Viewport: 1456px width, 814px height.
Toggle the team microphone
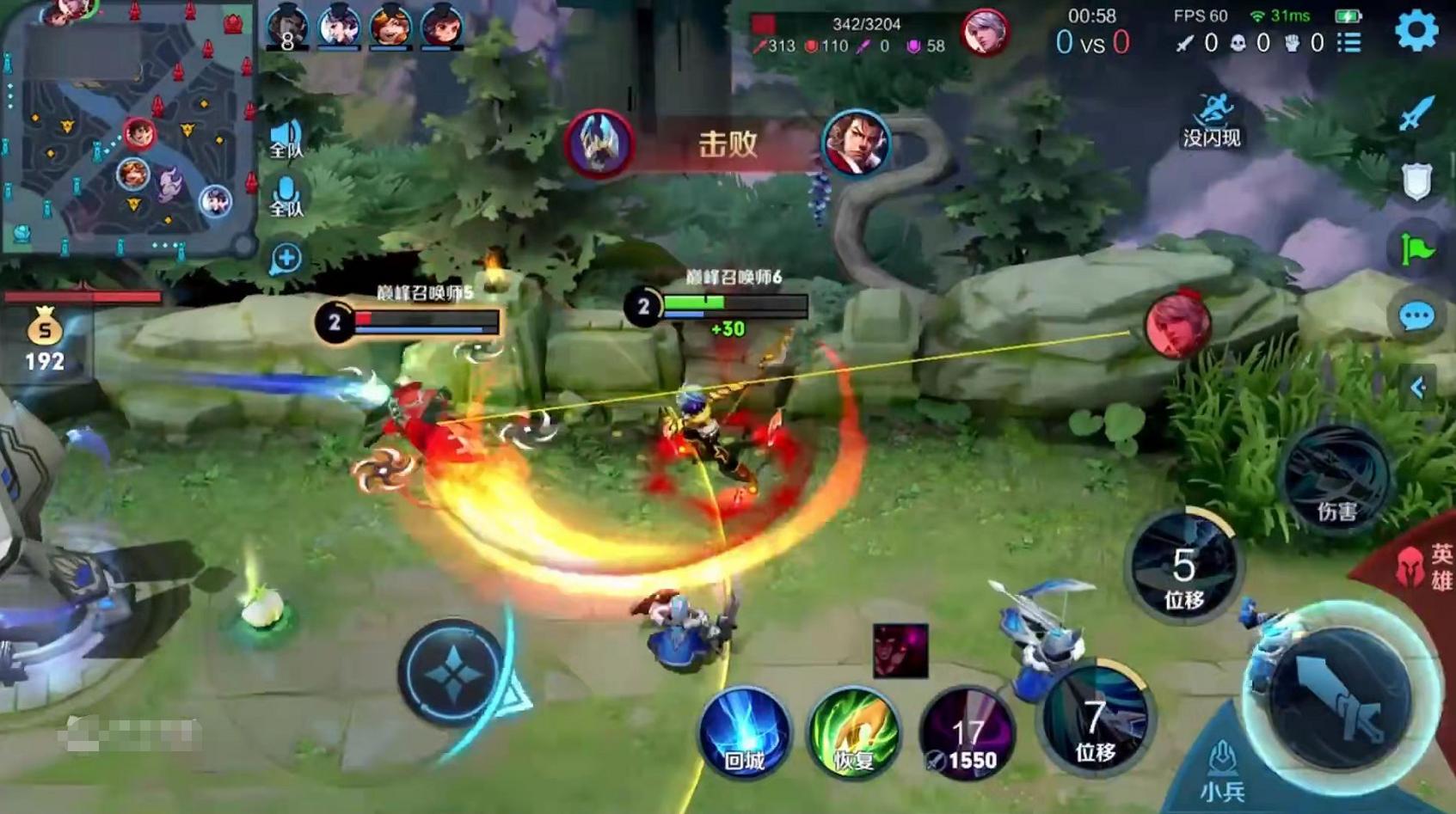[286, 197]
